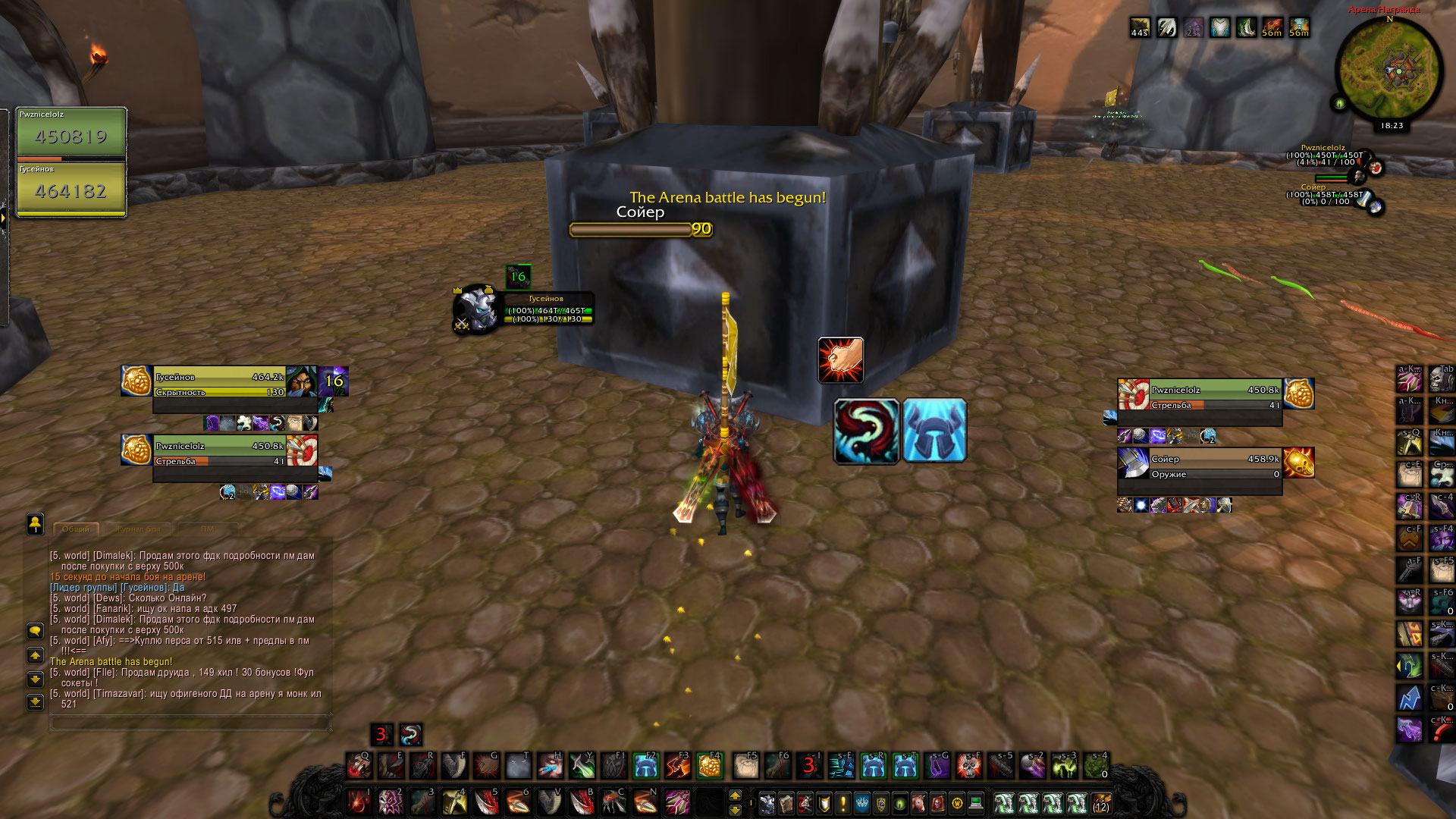
Task: Open the clock showing 18:23
Action: coord(1392,126)
